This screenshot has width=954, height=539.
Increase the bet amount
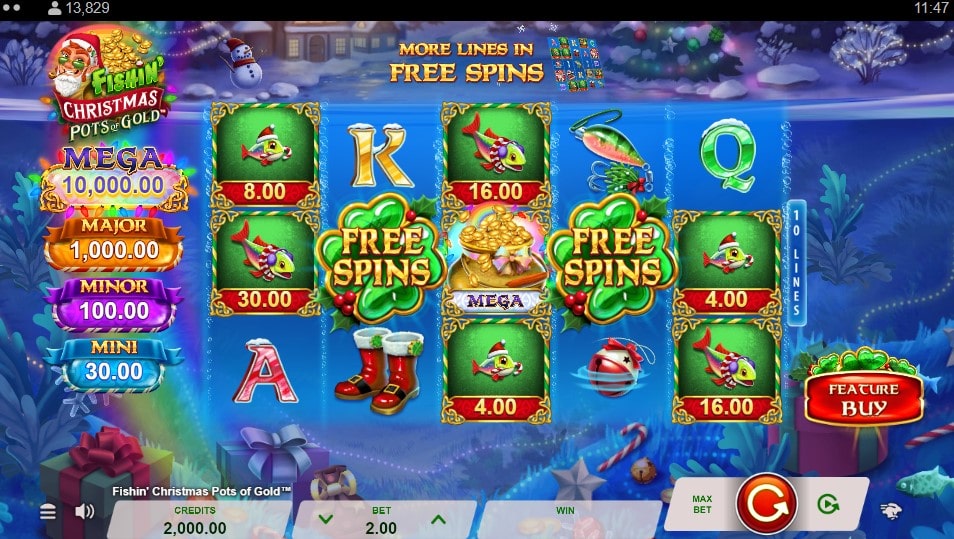[x=437, y=519]
